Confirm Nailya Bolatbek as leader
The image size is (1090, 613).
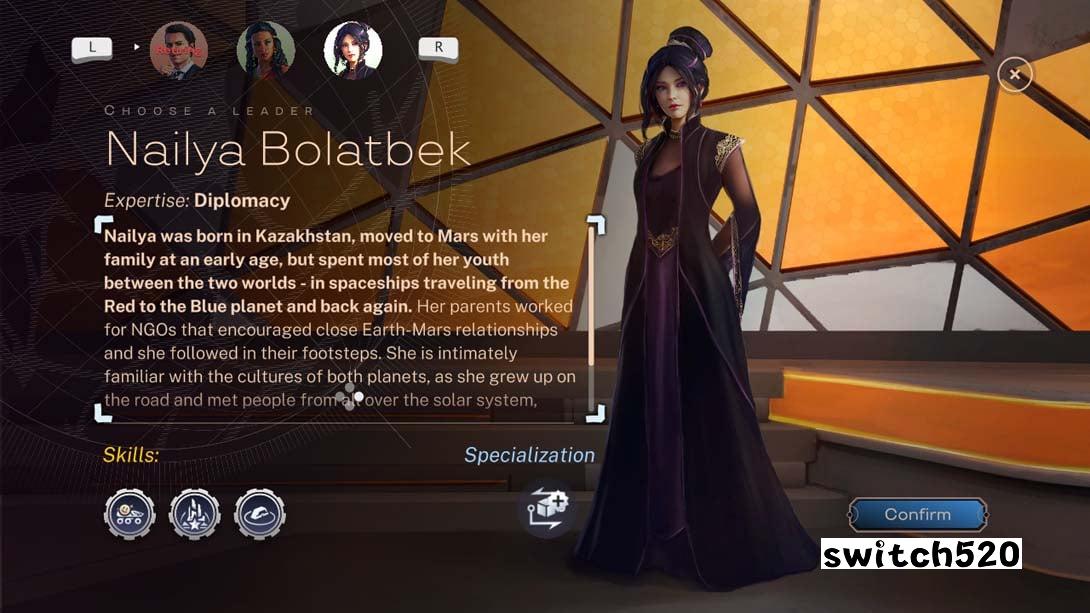tap(917, 515)
